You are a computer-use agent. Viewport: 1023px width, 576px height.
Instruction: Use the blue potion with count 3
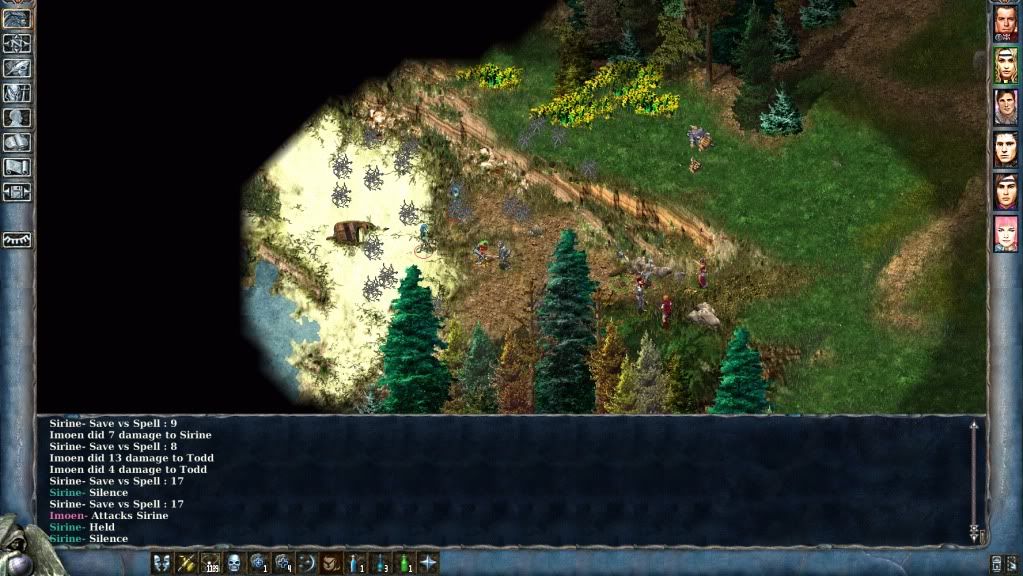coord(379,562)
